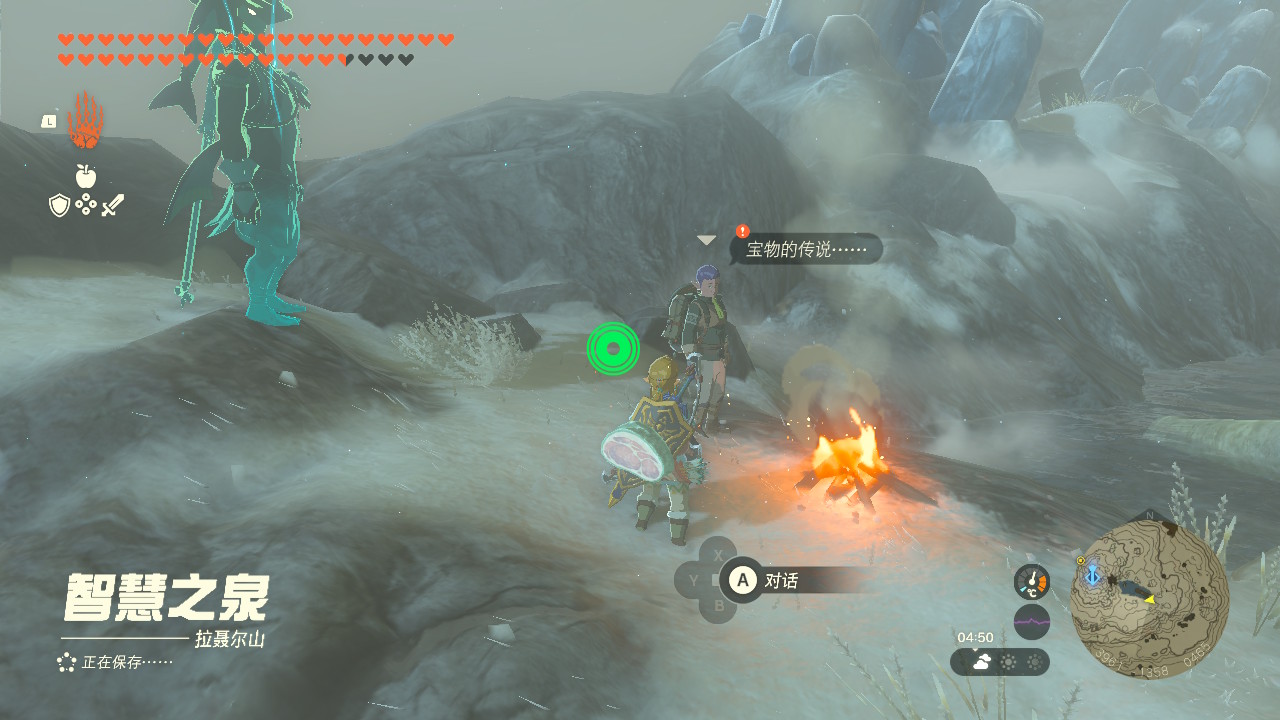Open the 宝物的传说 speech bubble

(x=806, y=249)
